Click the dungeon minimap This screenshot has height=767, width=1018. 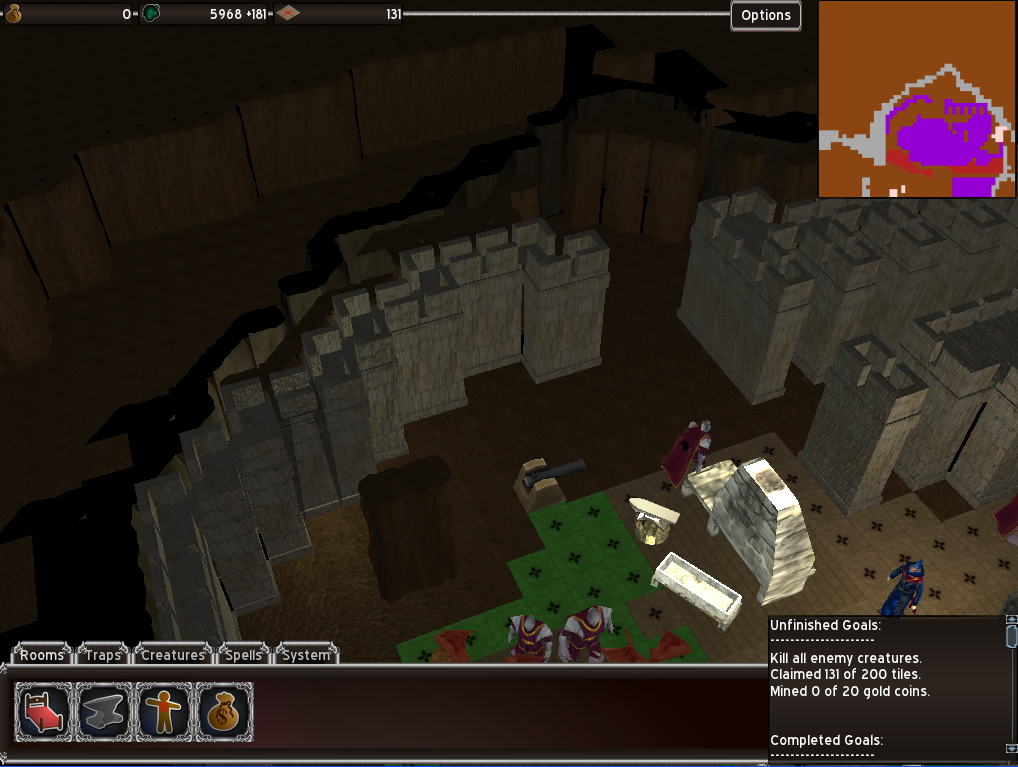[917, 98]
